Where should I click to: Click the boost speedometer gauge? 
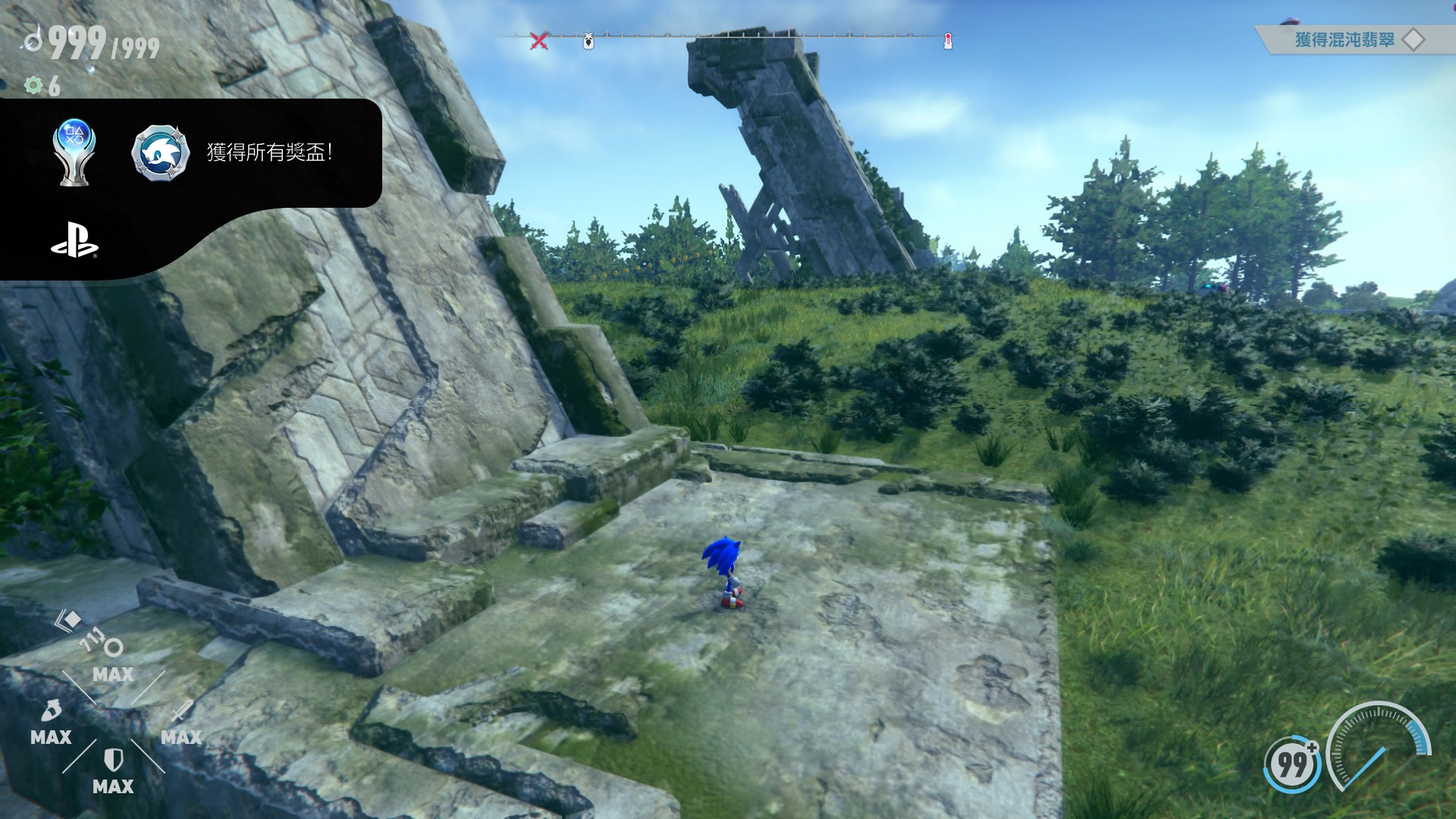coord(1378,747)
